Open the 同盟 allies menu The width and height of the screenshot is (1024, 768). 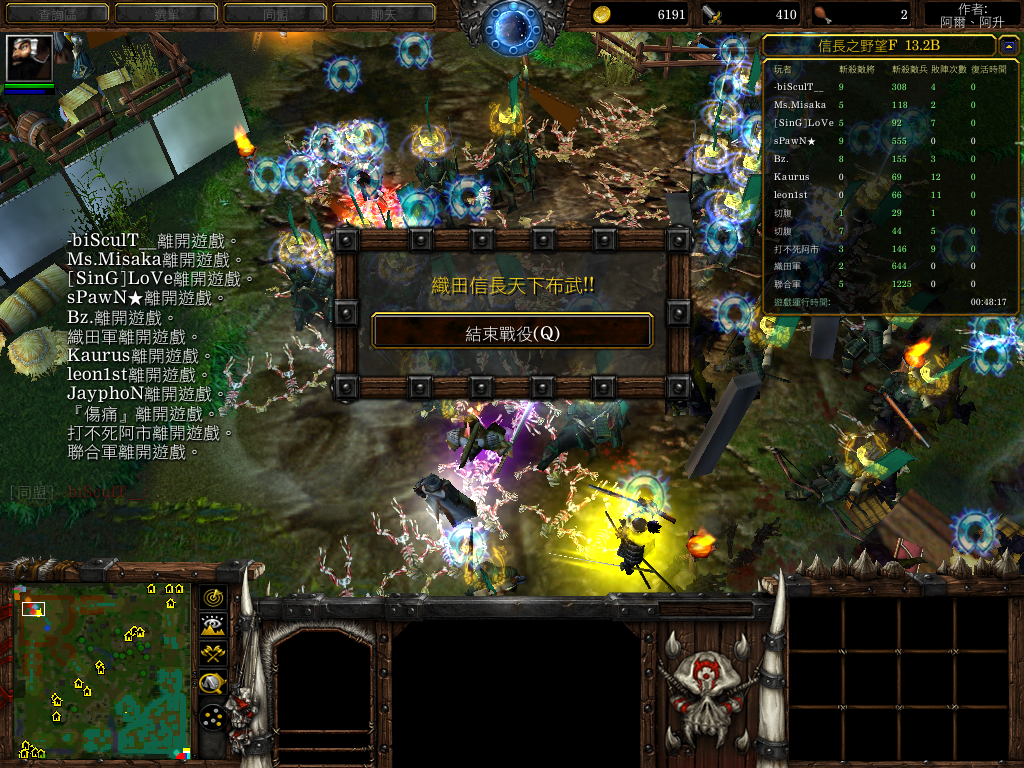[274, 13]
